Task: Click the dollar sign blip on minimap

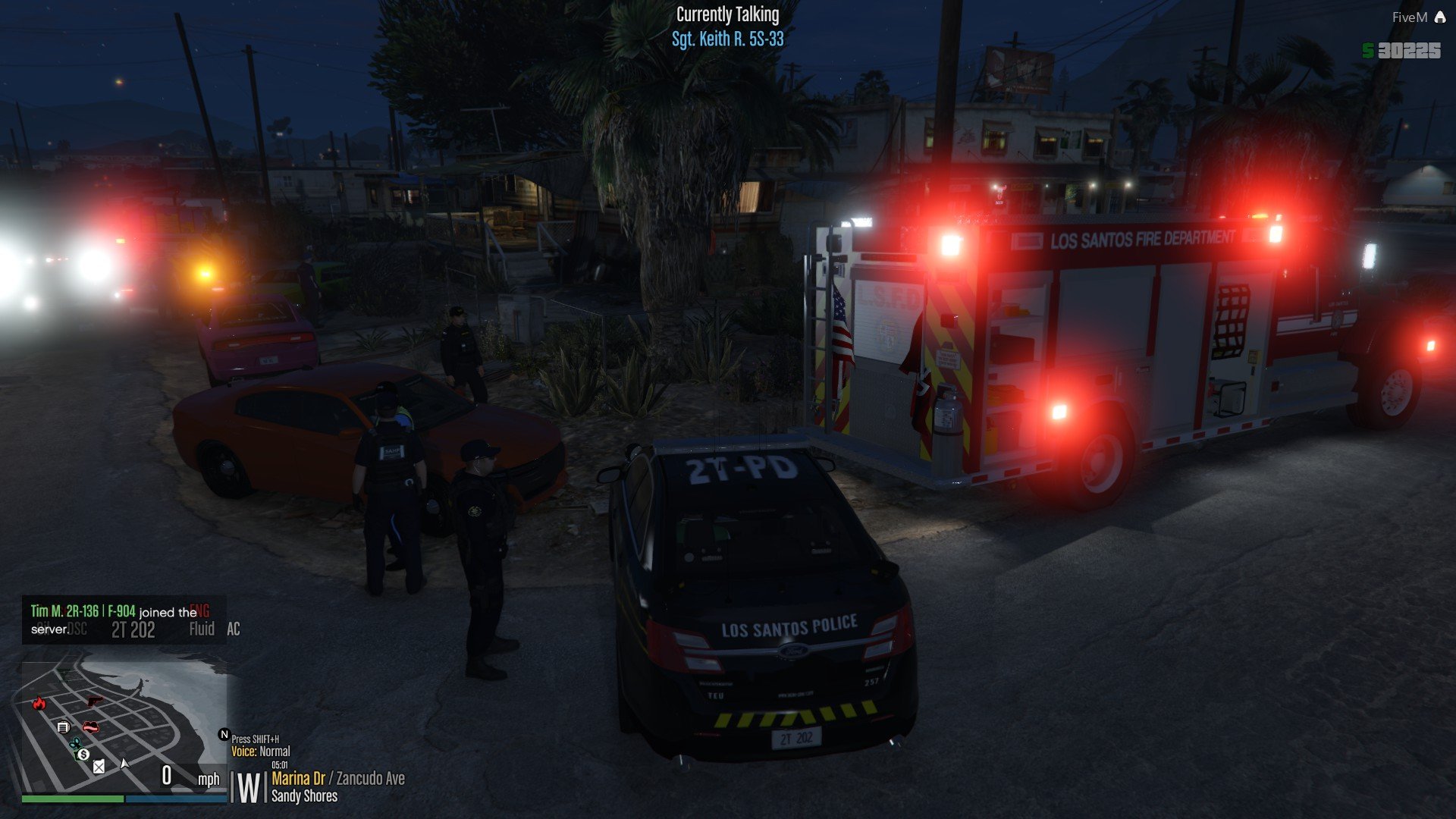Action: [x=83, y=755]
